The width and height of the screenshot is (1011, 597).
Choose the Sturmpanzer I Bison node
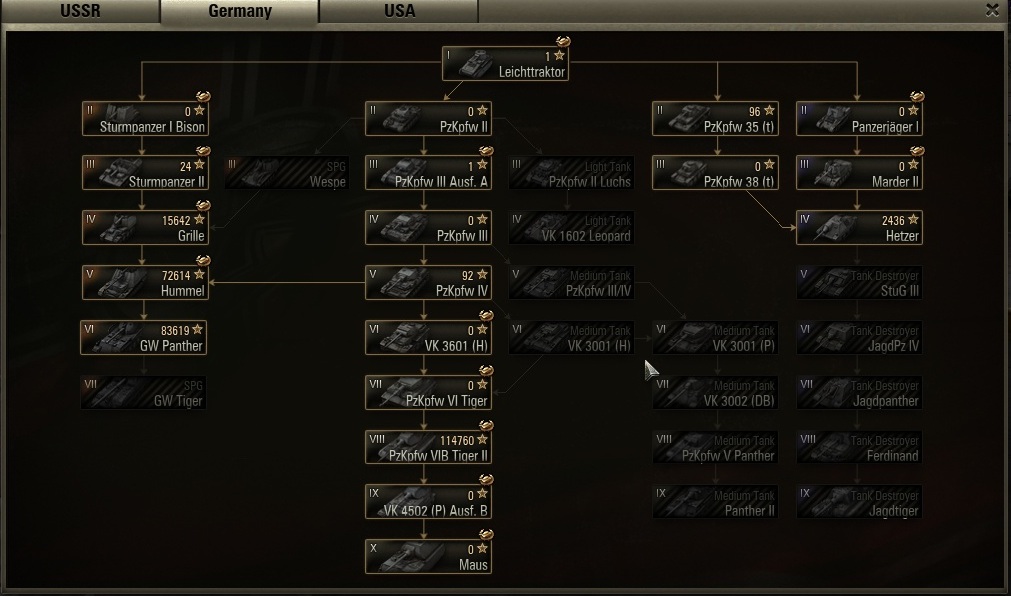(x=145, y=119)
